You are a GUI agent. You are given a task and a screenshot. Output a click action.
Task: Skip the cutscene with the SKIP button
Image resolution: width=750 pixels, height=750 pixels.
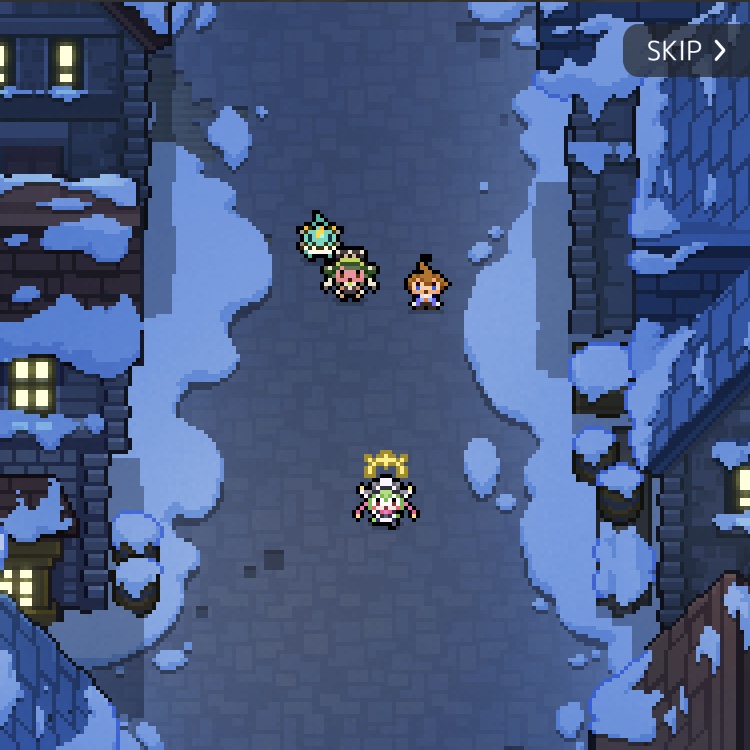(x=686, y=51)
